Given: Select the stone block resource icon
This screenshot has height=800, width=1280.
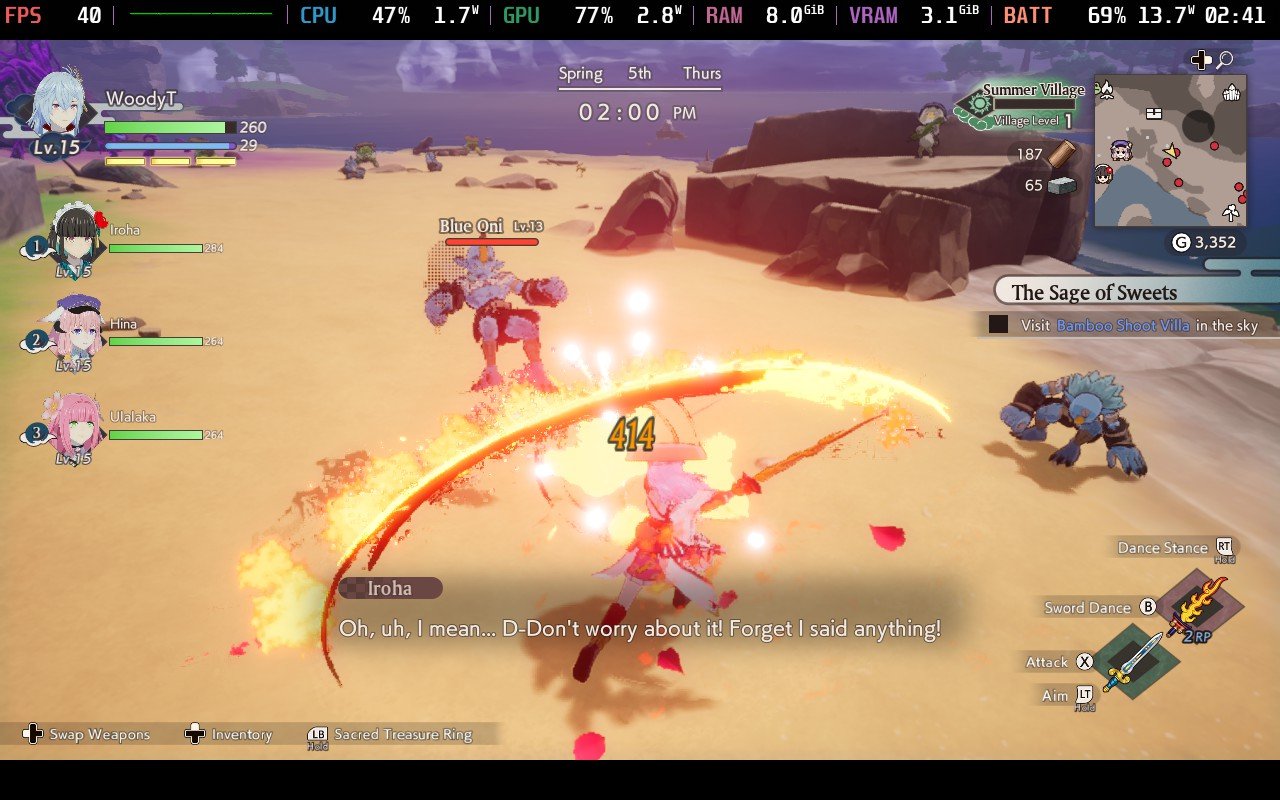Looking at the screenshot, I should pos(1062,185).
